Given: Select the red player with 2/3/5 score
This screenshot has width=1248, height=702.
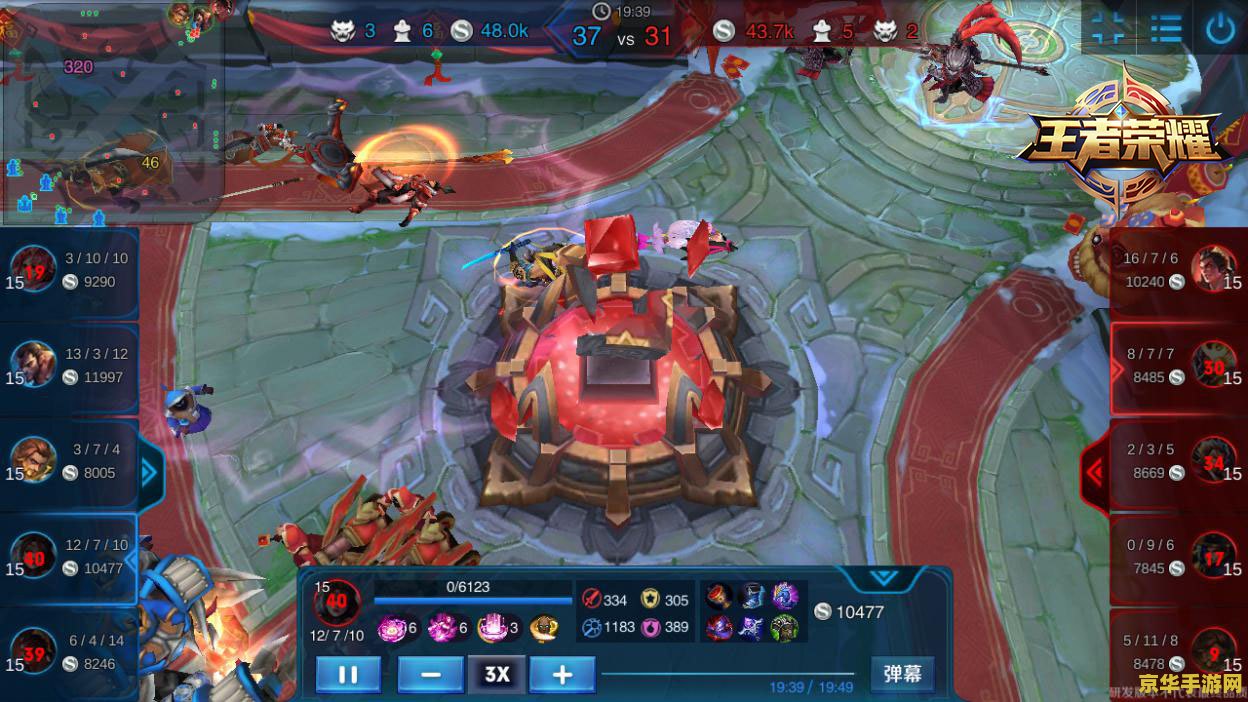Looking at the screenshot, I should tap(1180, 461).
